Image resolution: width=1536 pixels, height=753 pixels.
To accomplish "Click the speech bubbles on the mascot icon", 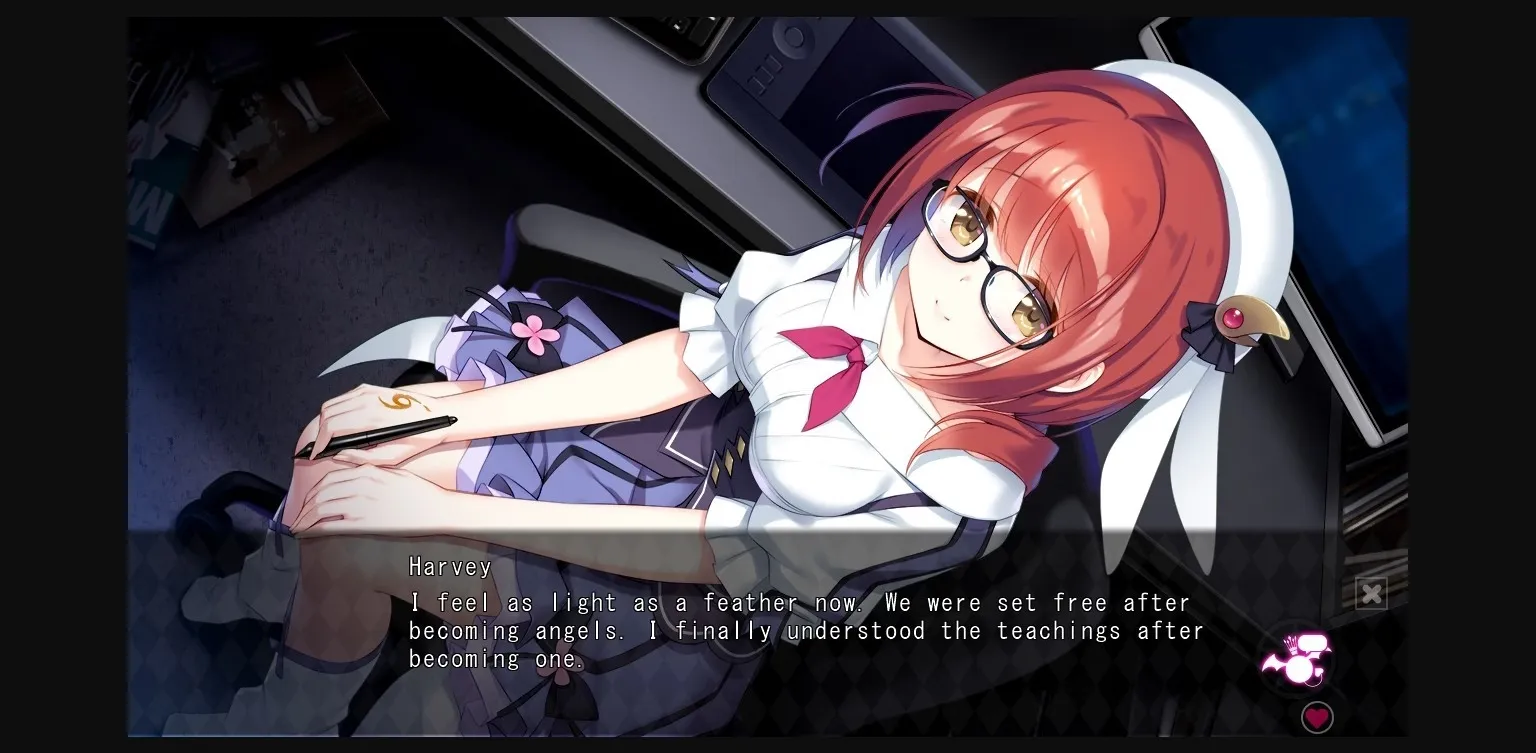I will tap(1312, 641).
